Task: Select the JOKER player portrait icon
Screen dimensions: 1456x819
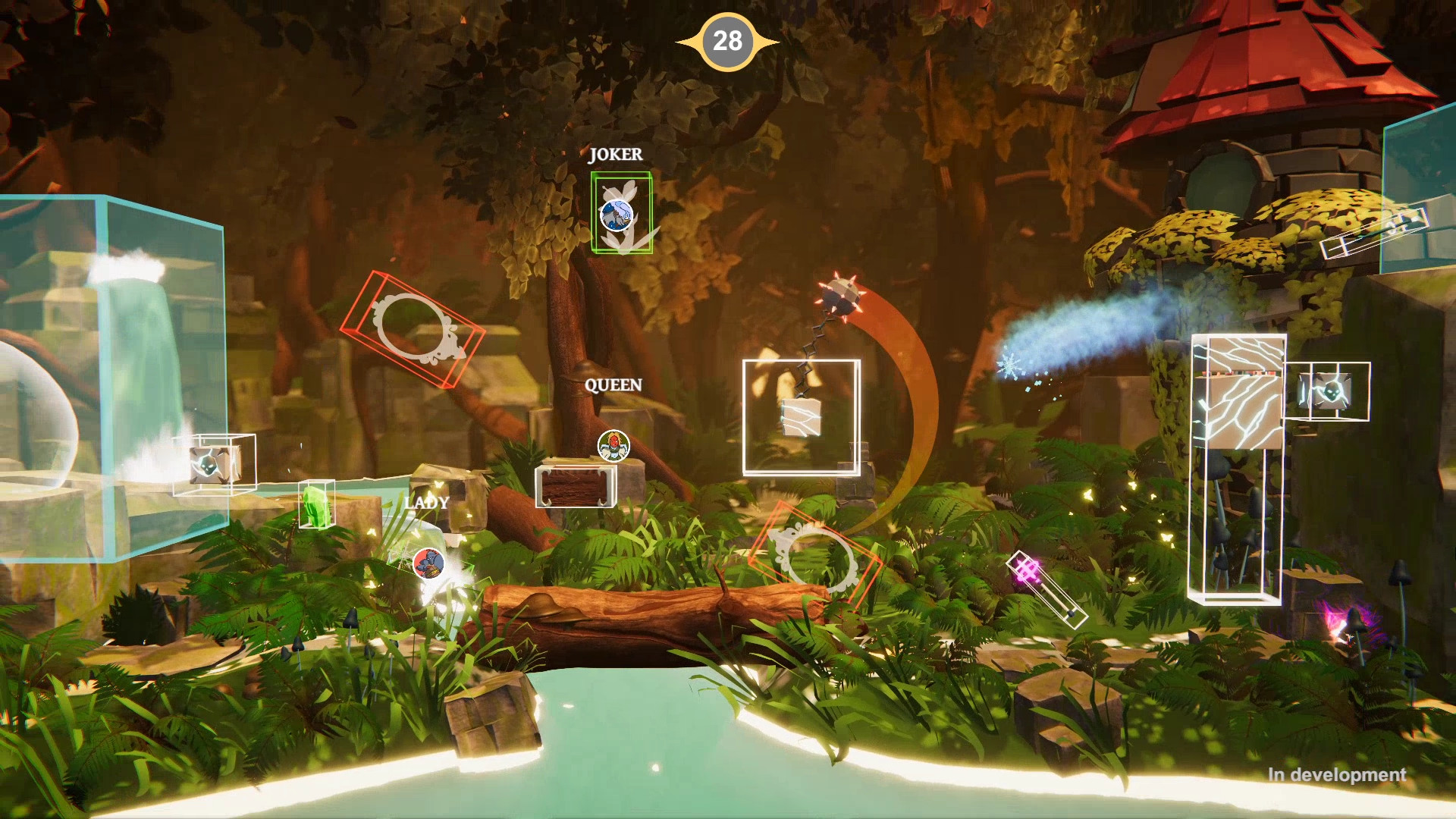Action: (x=618, y=215)
